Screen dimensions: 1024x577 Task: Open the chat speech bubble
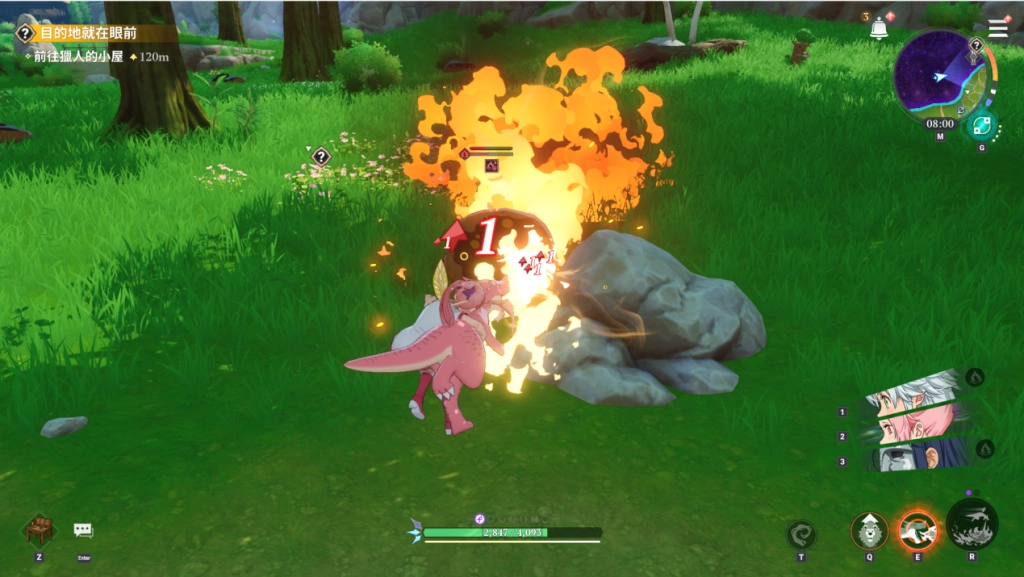tap(83, 530)
